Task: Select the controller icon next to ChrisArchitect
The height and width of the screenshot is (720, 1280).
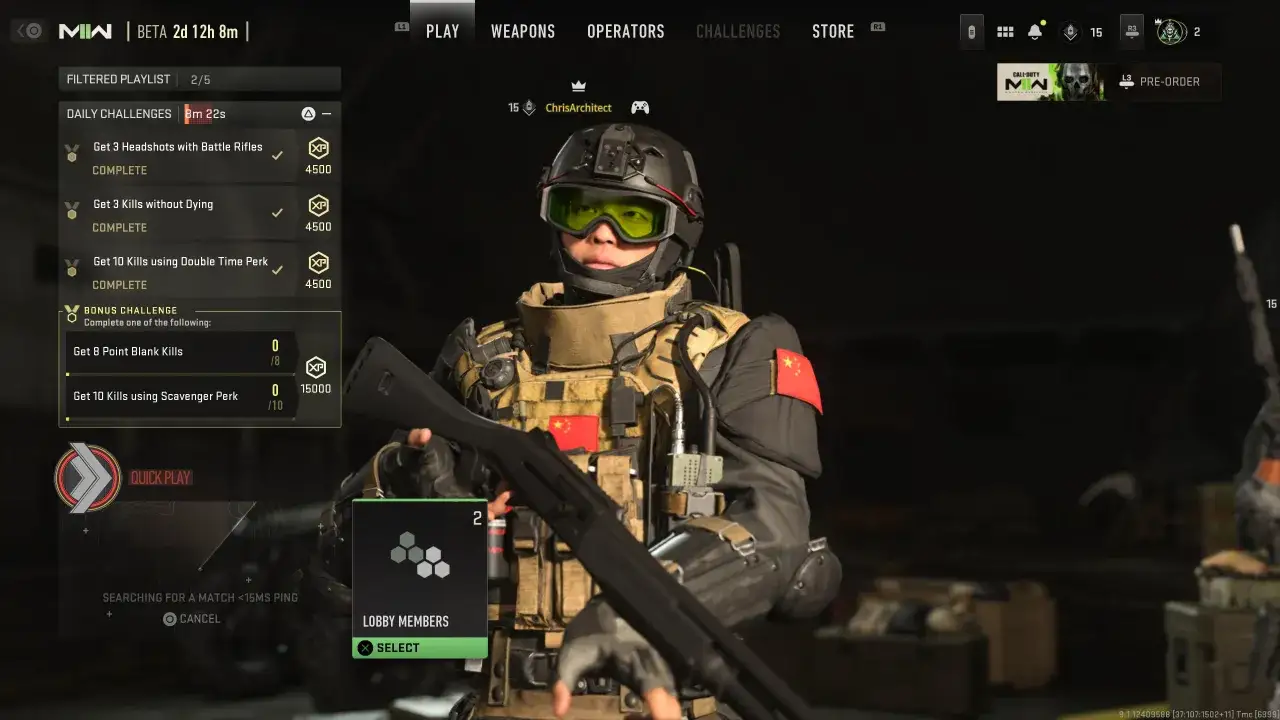Action: click(640, 107)
